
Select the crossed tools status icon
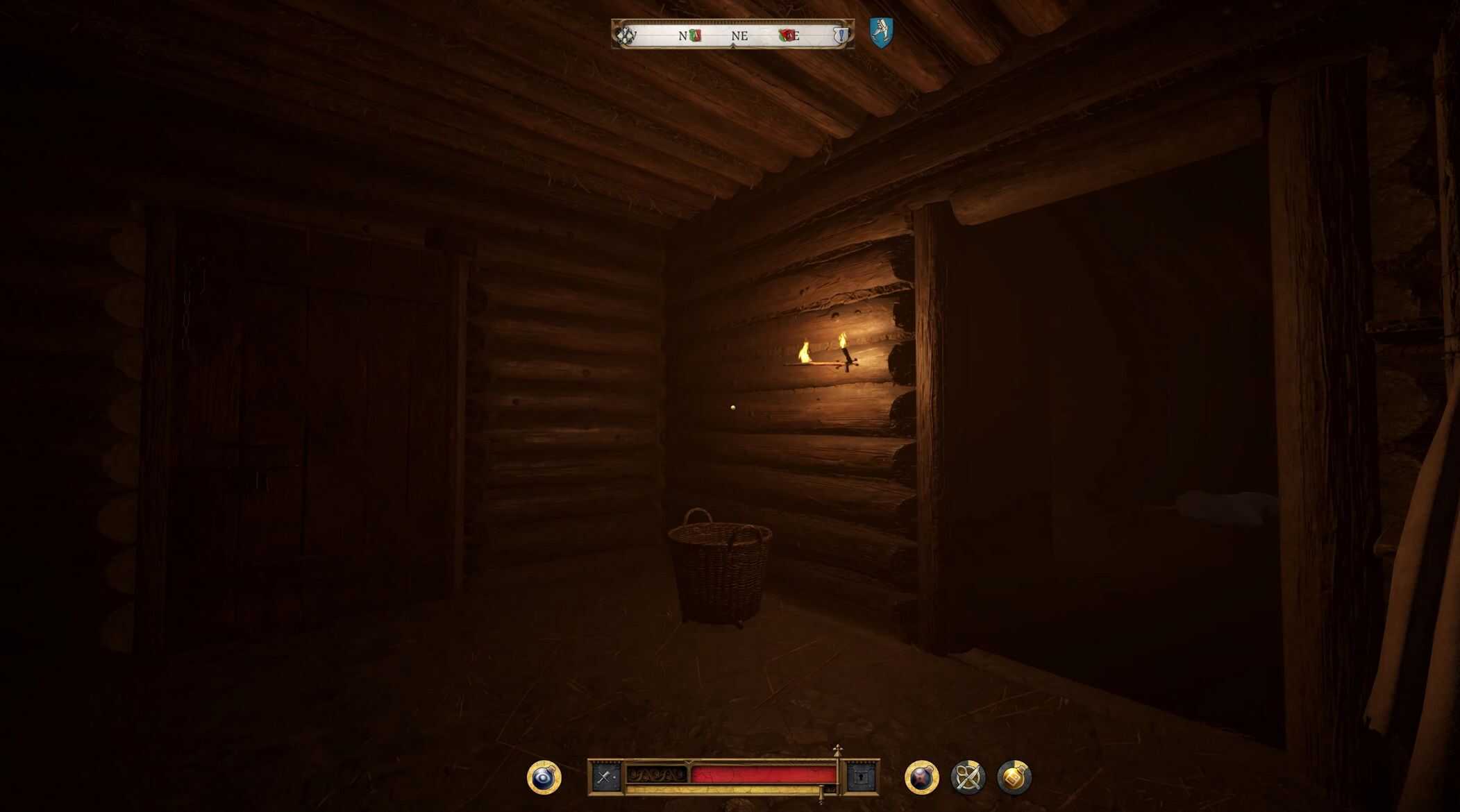tap(968, 777)
